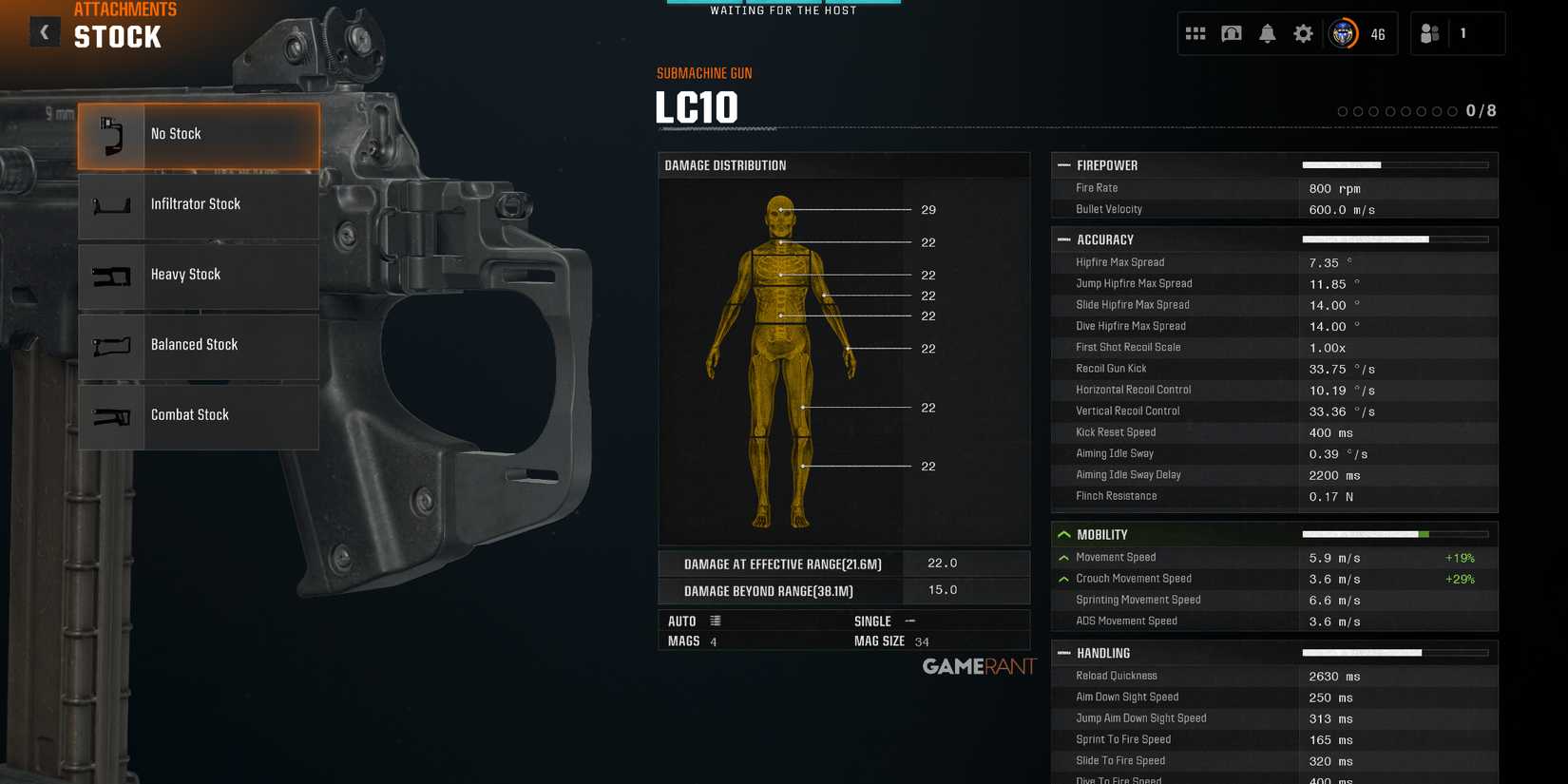Open settings with the gear icon

pos(1303,32)
